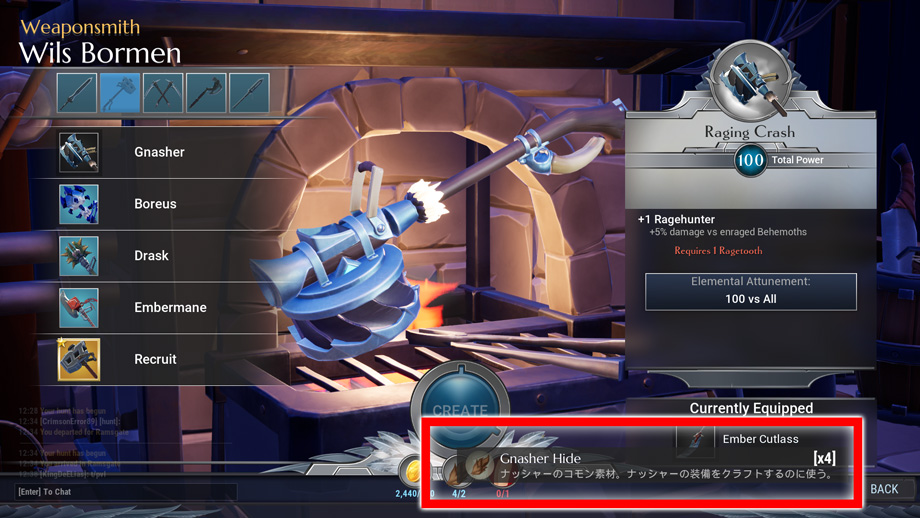
Task: Choose the axe weapon category tab
Action: tap(206, 93)
